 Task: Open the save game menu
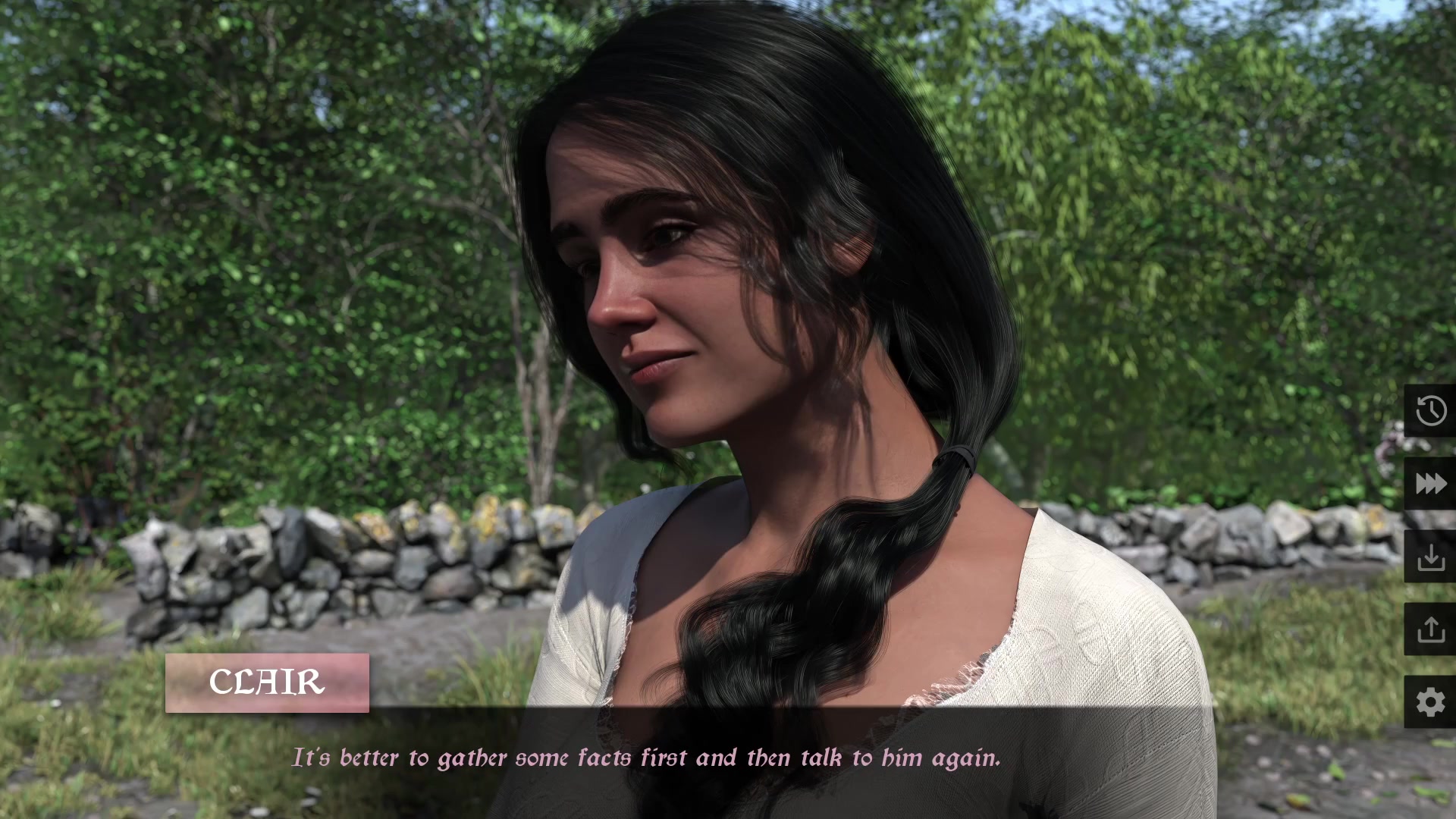(1430, 557)
